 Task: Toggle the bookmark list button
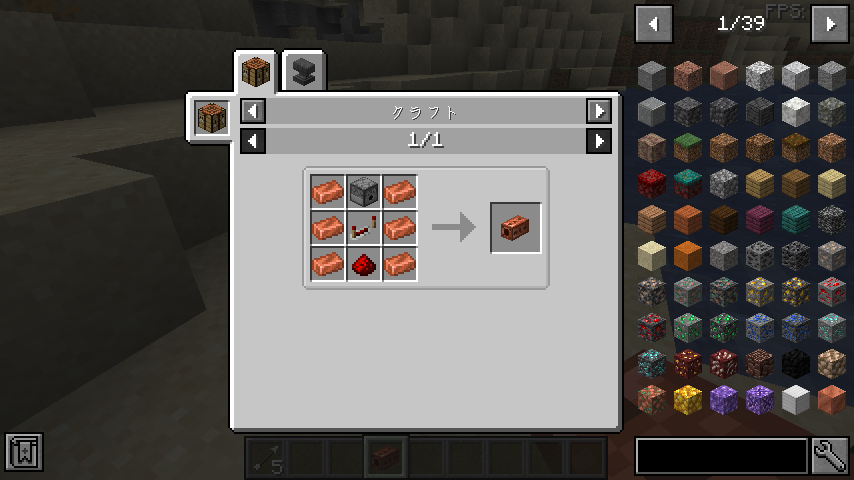23,453
